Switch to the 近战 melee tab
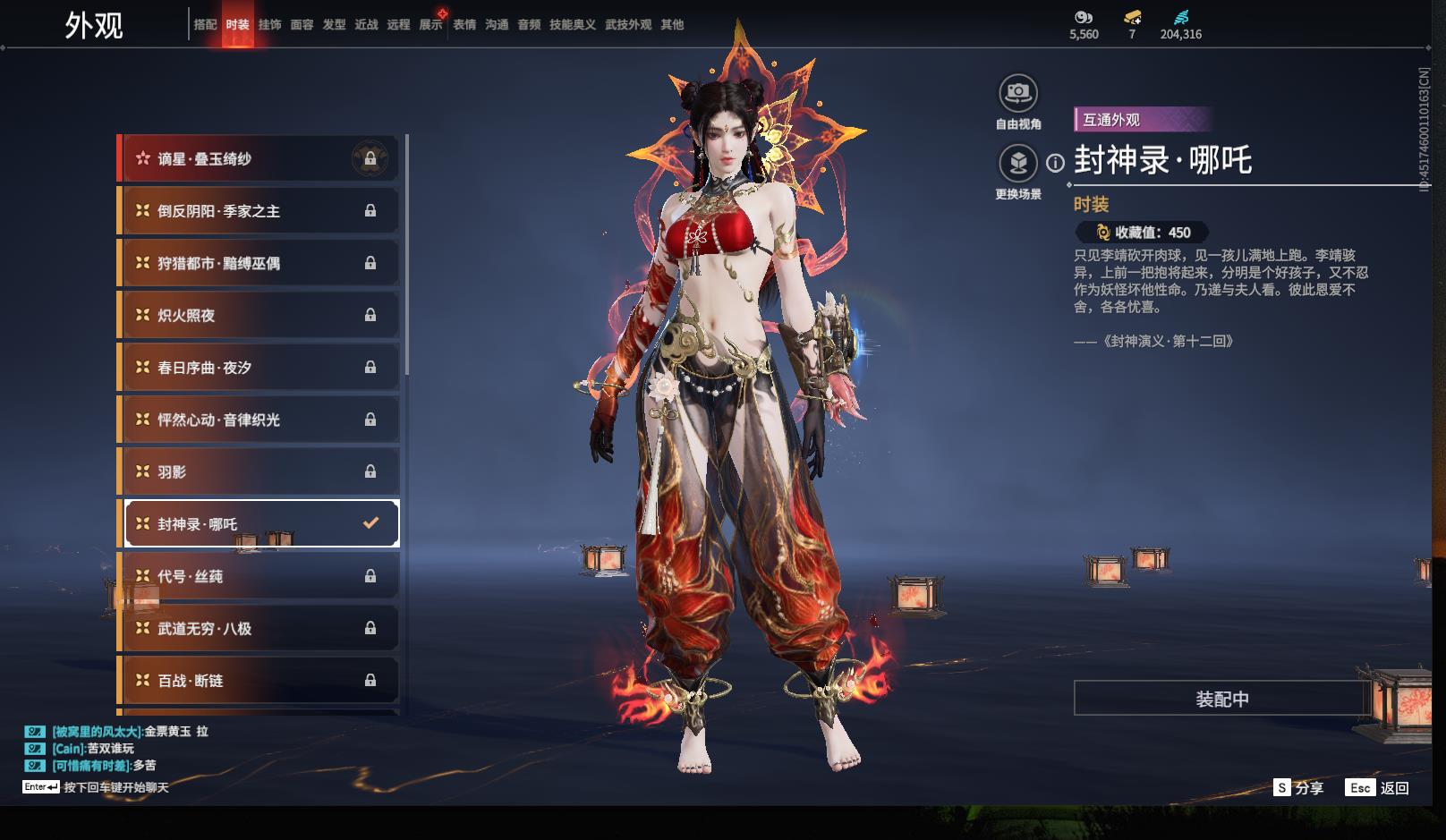1446x840 pixels. point(366,25)
